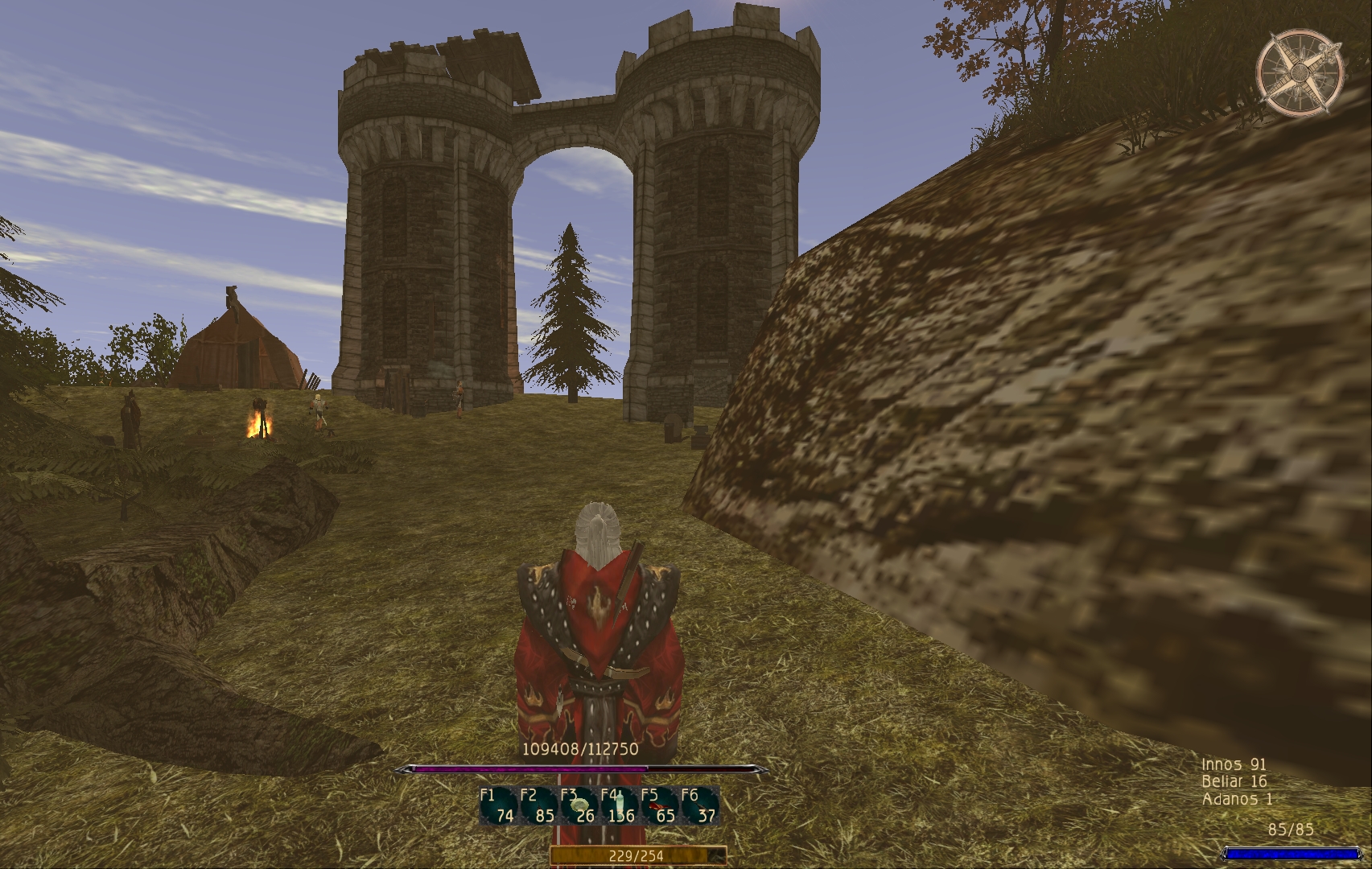This screenshot has width=1372, height=869.
Task: Select the F2 quick slot
Action: tap(538, 806)
